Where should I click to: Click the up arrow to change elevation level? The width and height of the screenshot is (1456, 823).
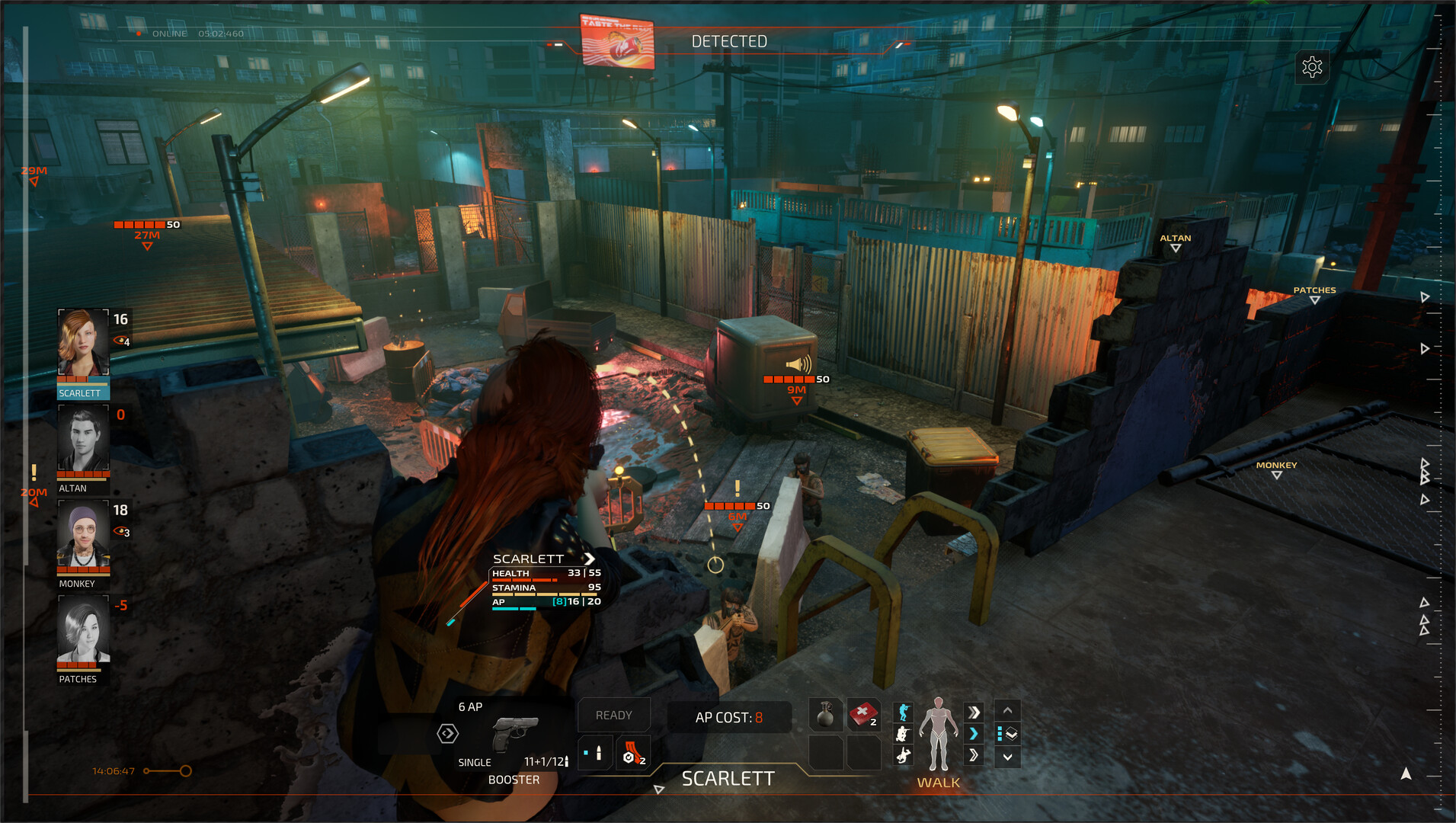1007,711
